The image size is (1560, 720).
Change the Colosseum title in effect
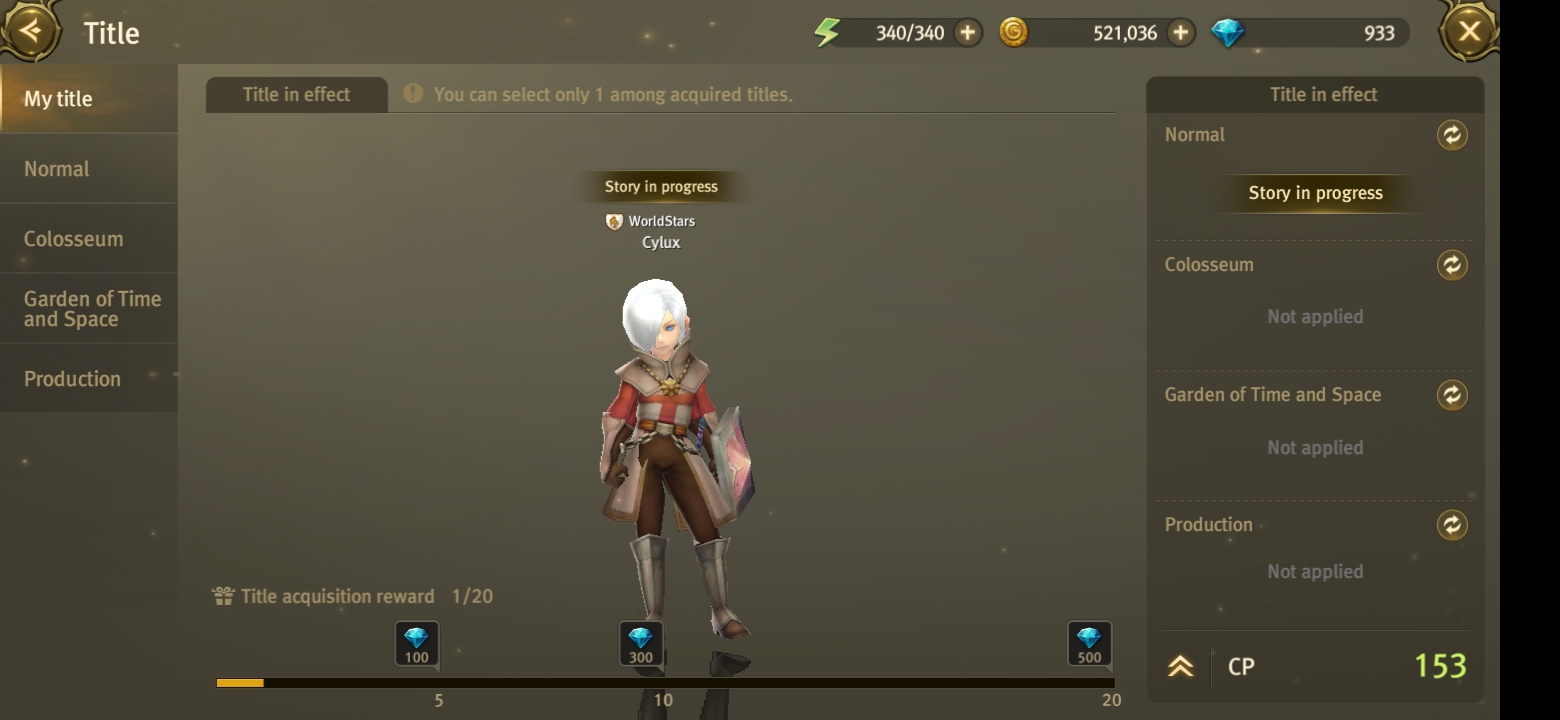[1452, 265]
